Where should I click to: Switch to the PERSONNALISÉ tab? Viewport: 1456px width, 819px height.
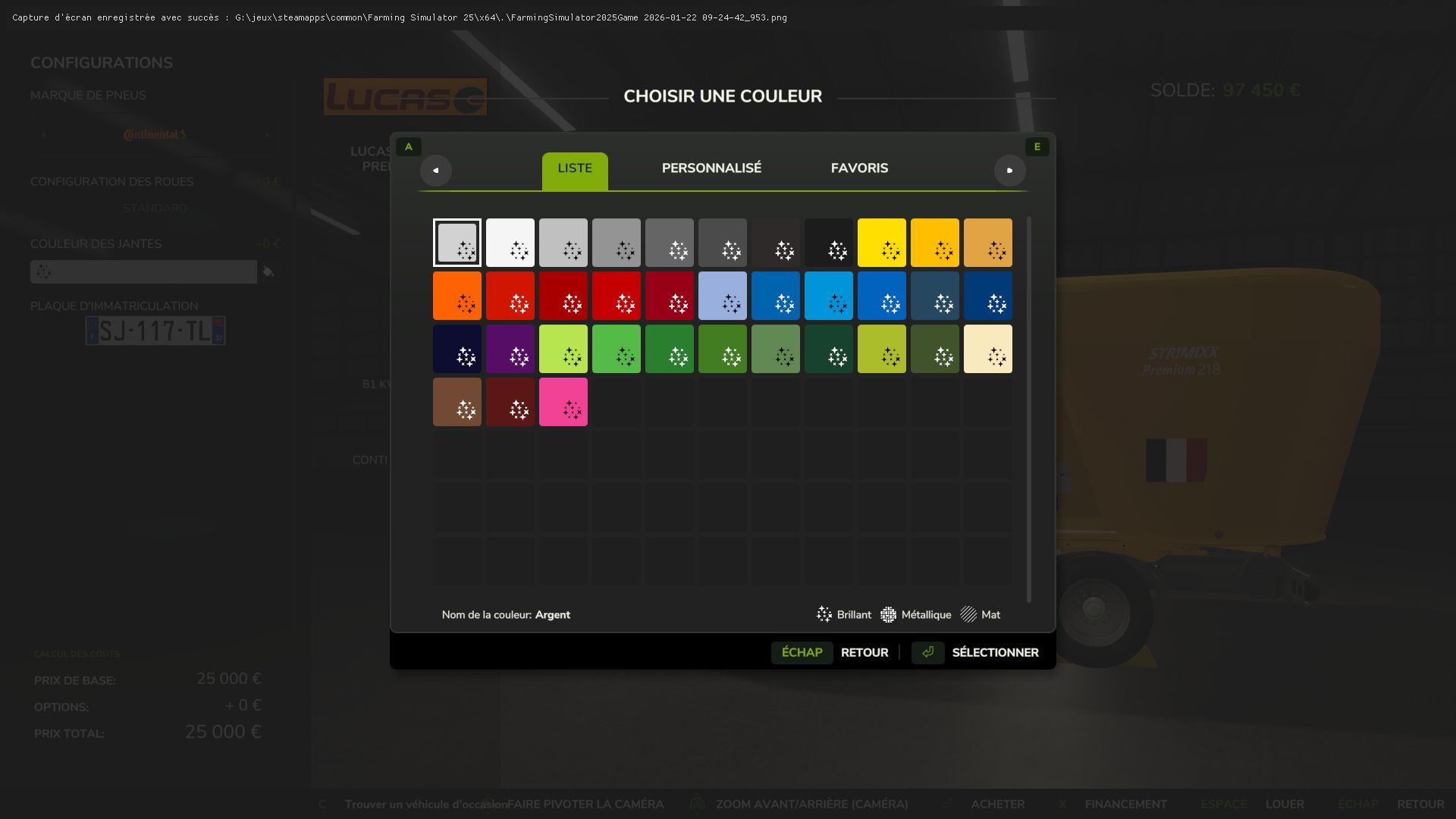[x=711, y=168]
